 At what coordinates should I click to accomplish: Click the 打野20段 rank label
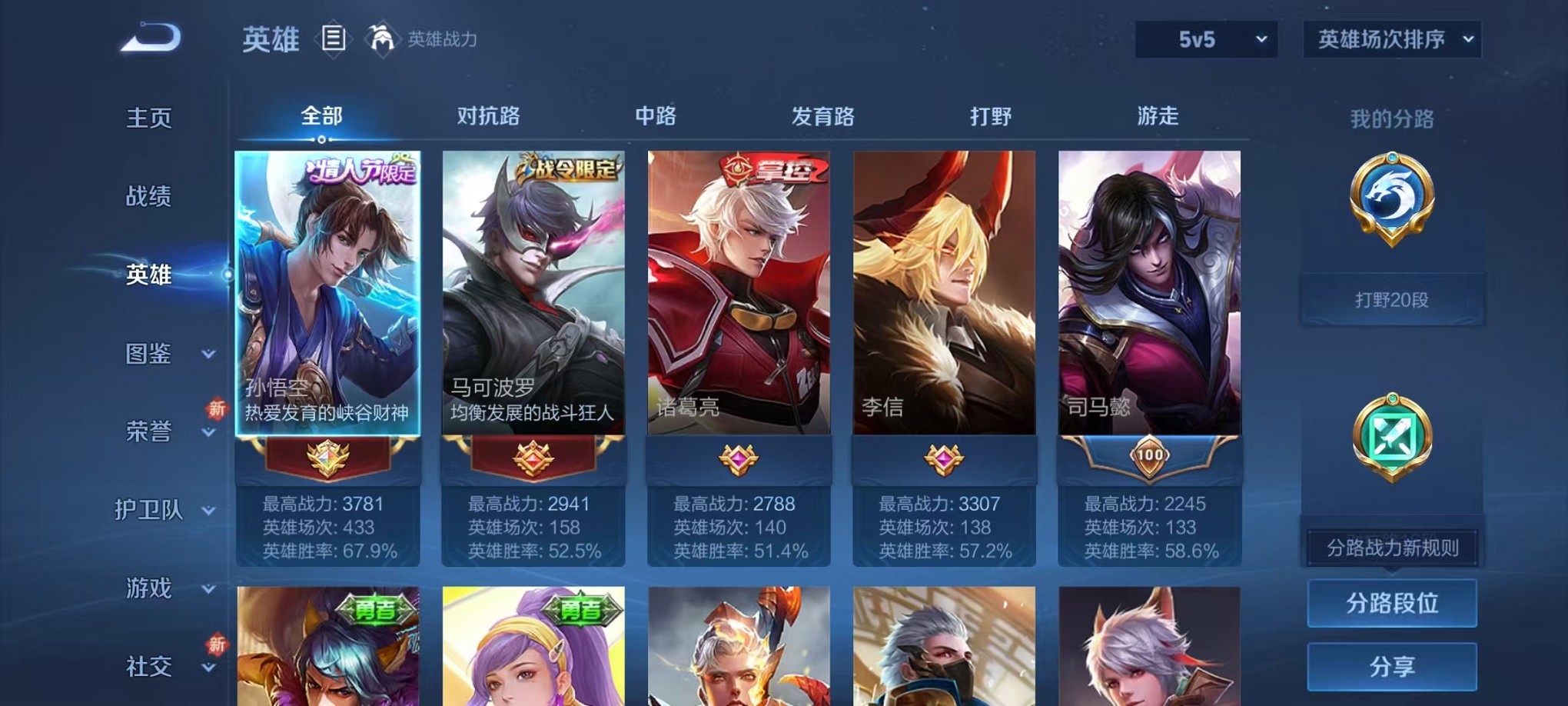pos(1392,299)
